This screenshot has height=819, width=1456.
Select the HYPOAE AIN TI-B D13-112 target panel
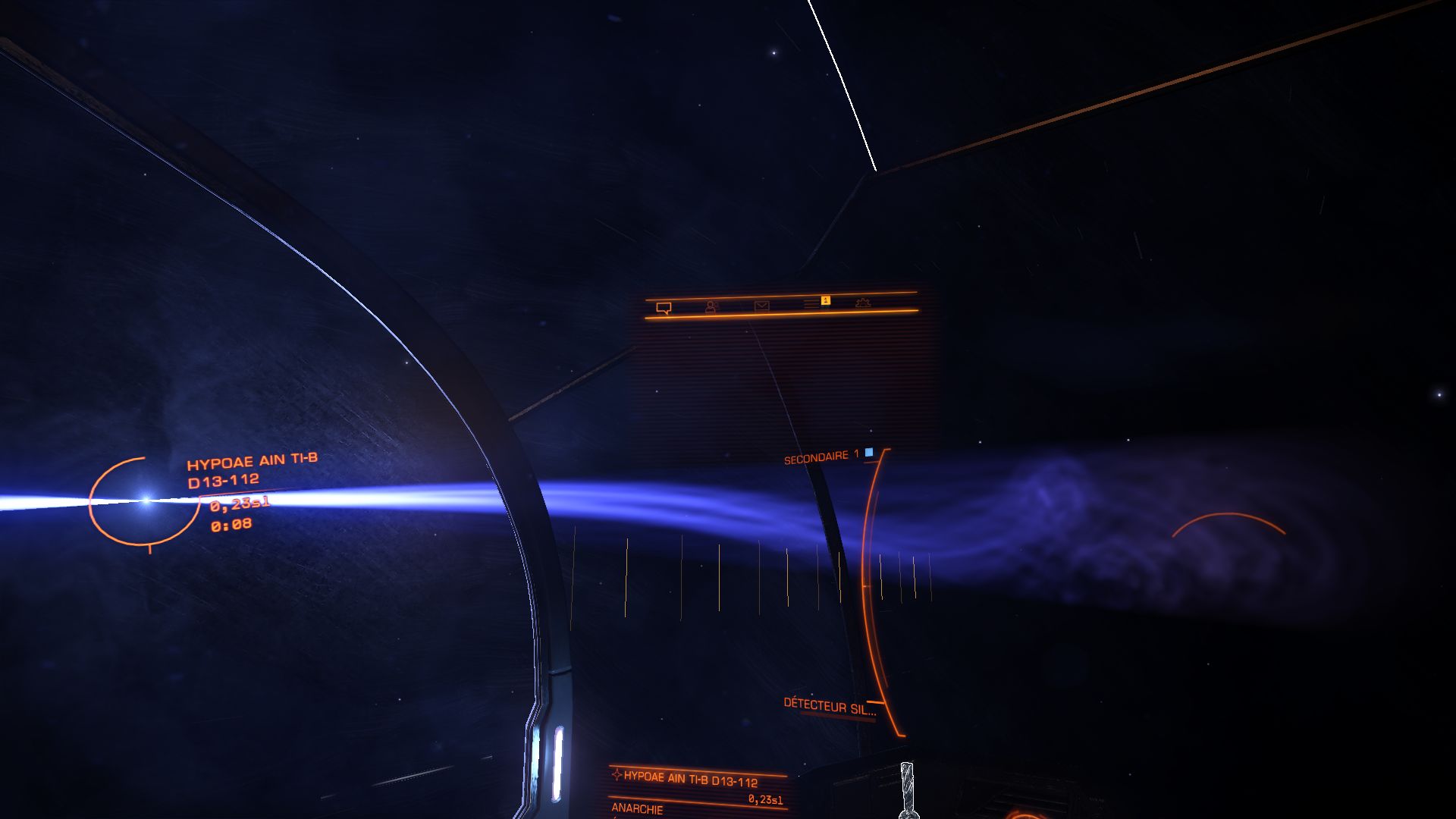click(689, 779)
